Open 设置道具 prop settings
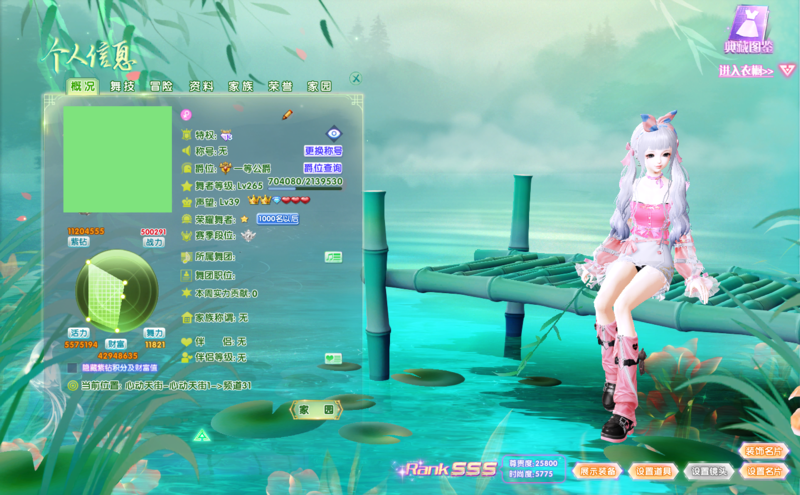800x495 pixels. coord(653,471)
